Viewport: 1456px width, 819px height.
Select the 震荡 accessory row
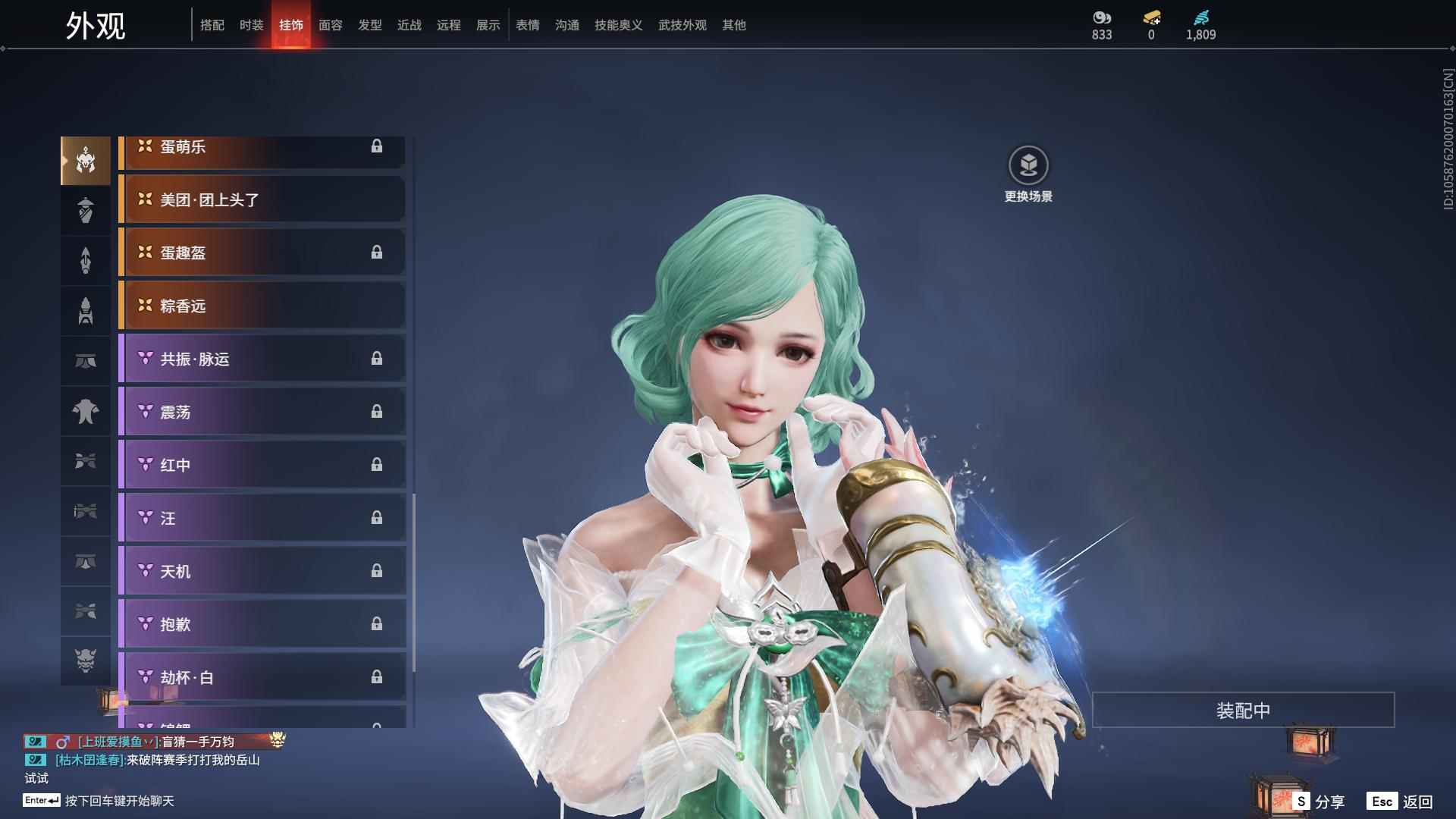point(262,412)
